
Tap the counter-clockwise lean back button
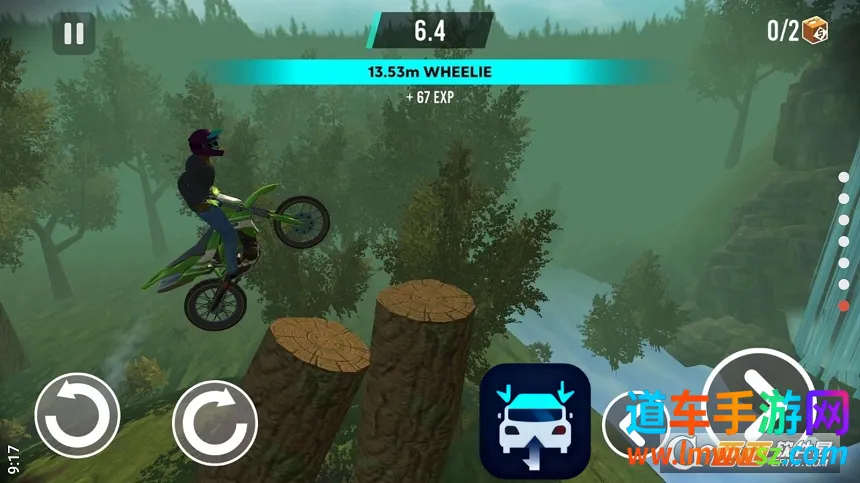pos(77,414)
